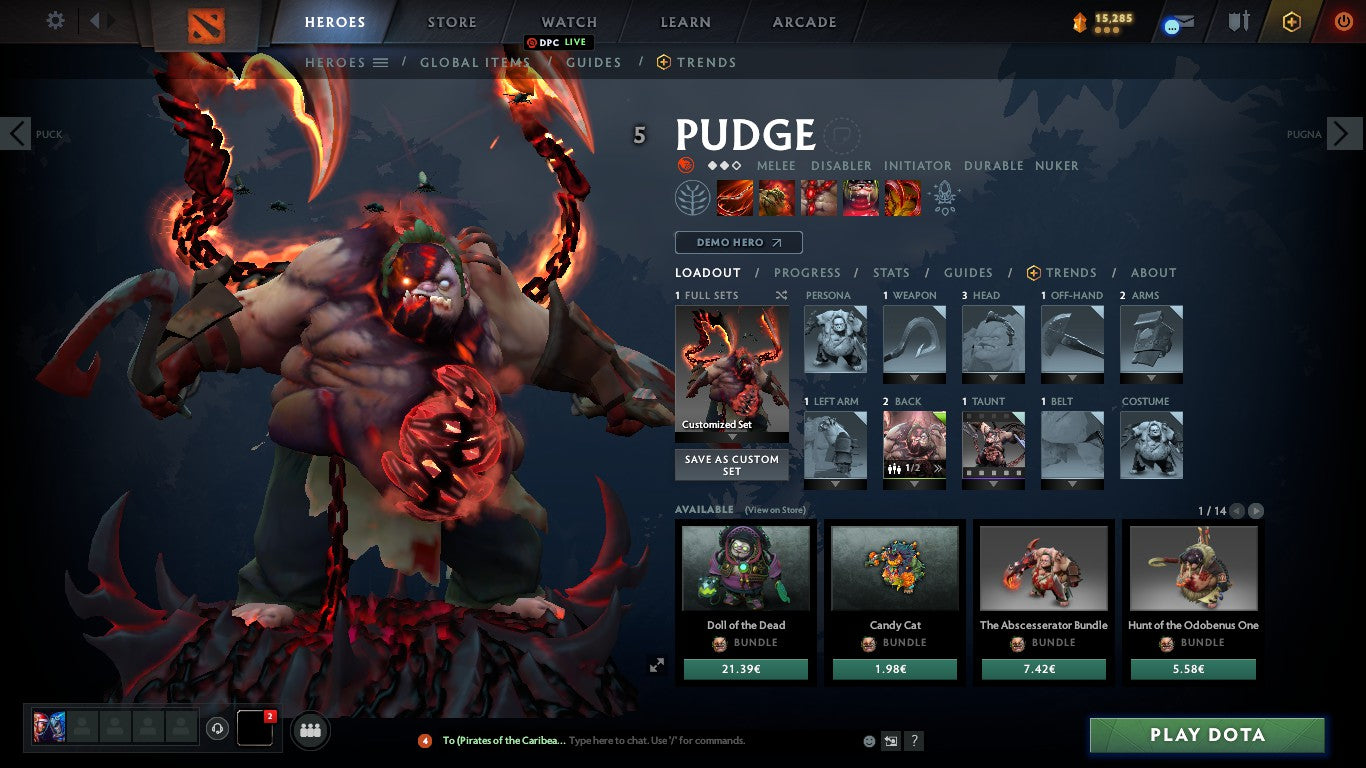Click the DEMO HERO button

coord(738,242)
